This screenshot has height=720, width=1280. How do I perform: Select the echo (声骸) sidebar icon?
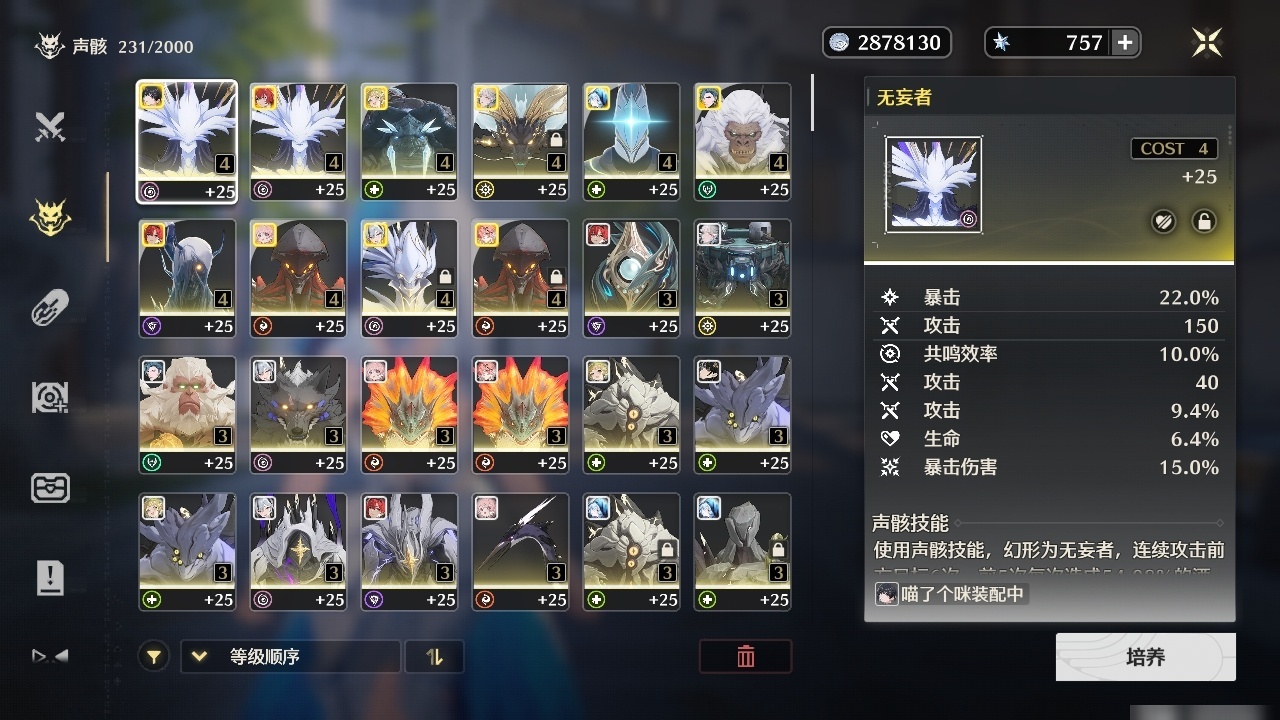point(50,215)
